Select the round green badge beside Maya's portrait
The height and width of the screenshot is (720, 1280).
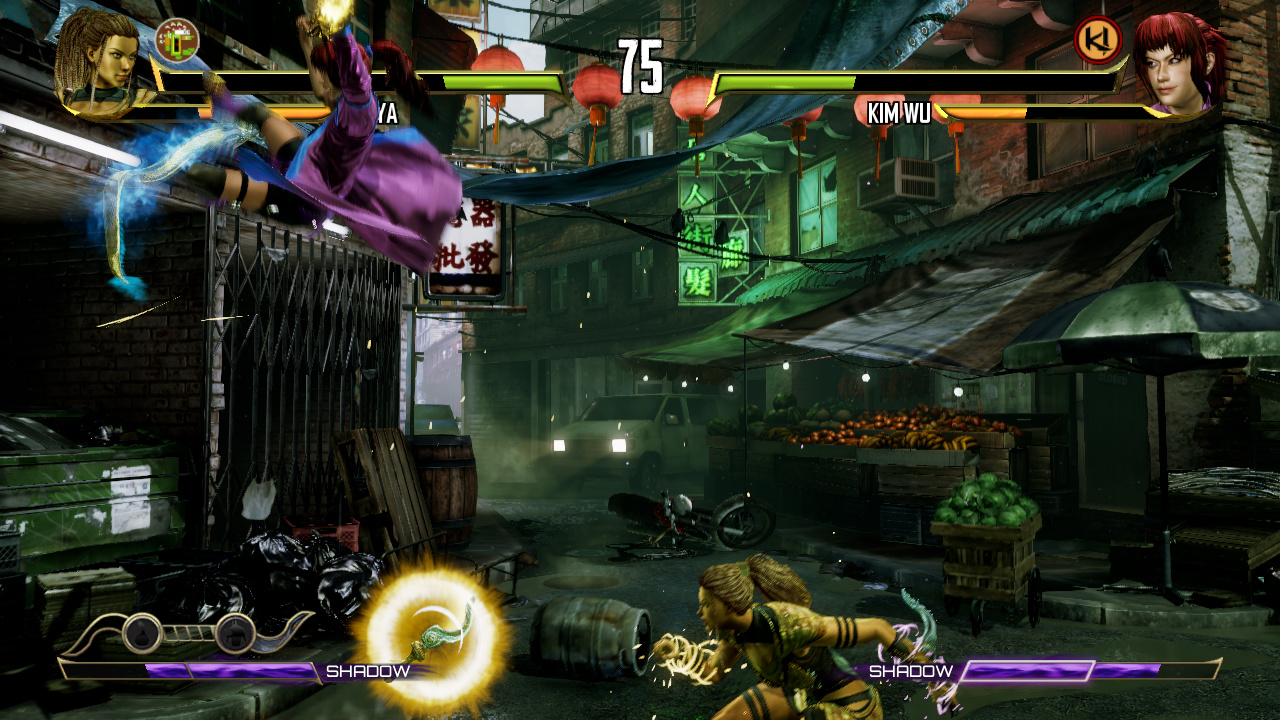pos(177,39)
